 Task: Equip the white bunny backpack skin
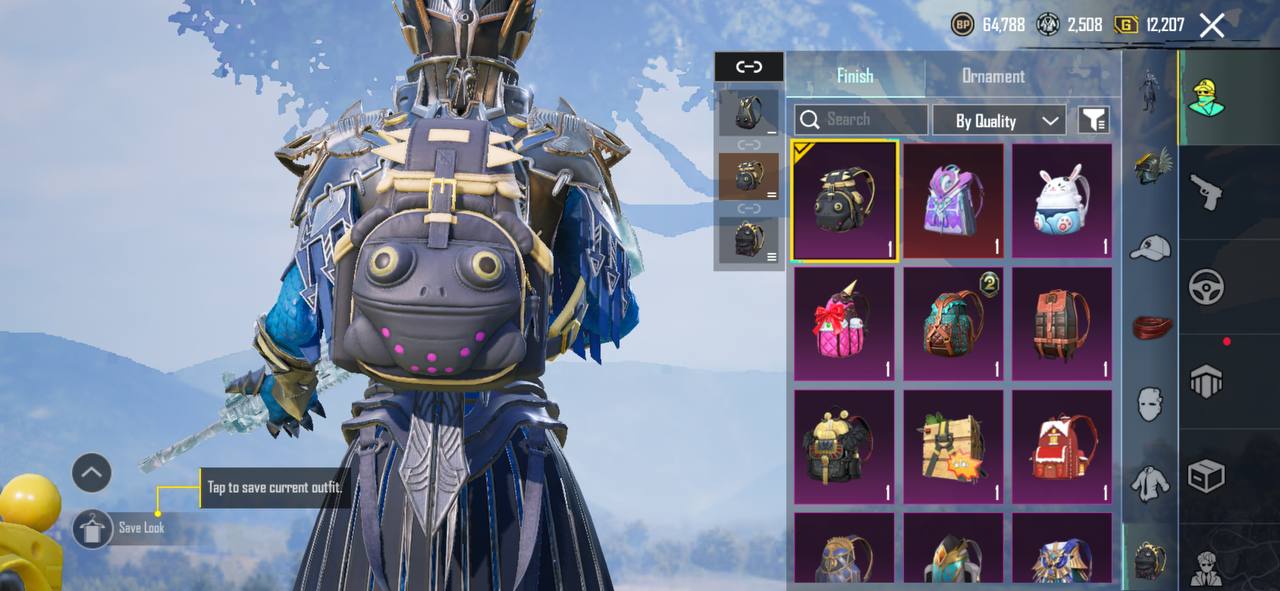[x=1062, y=202]
